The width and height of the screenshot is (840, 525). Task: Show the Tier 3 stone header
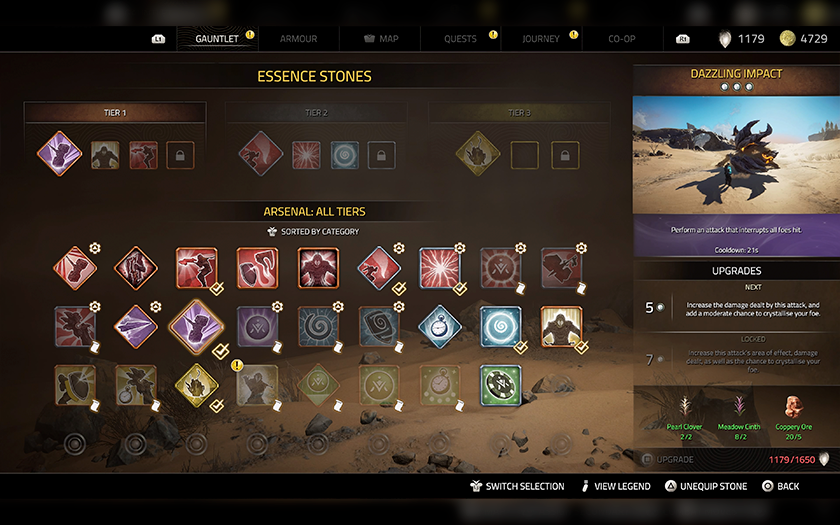tap(519, 113)
